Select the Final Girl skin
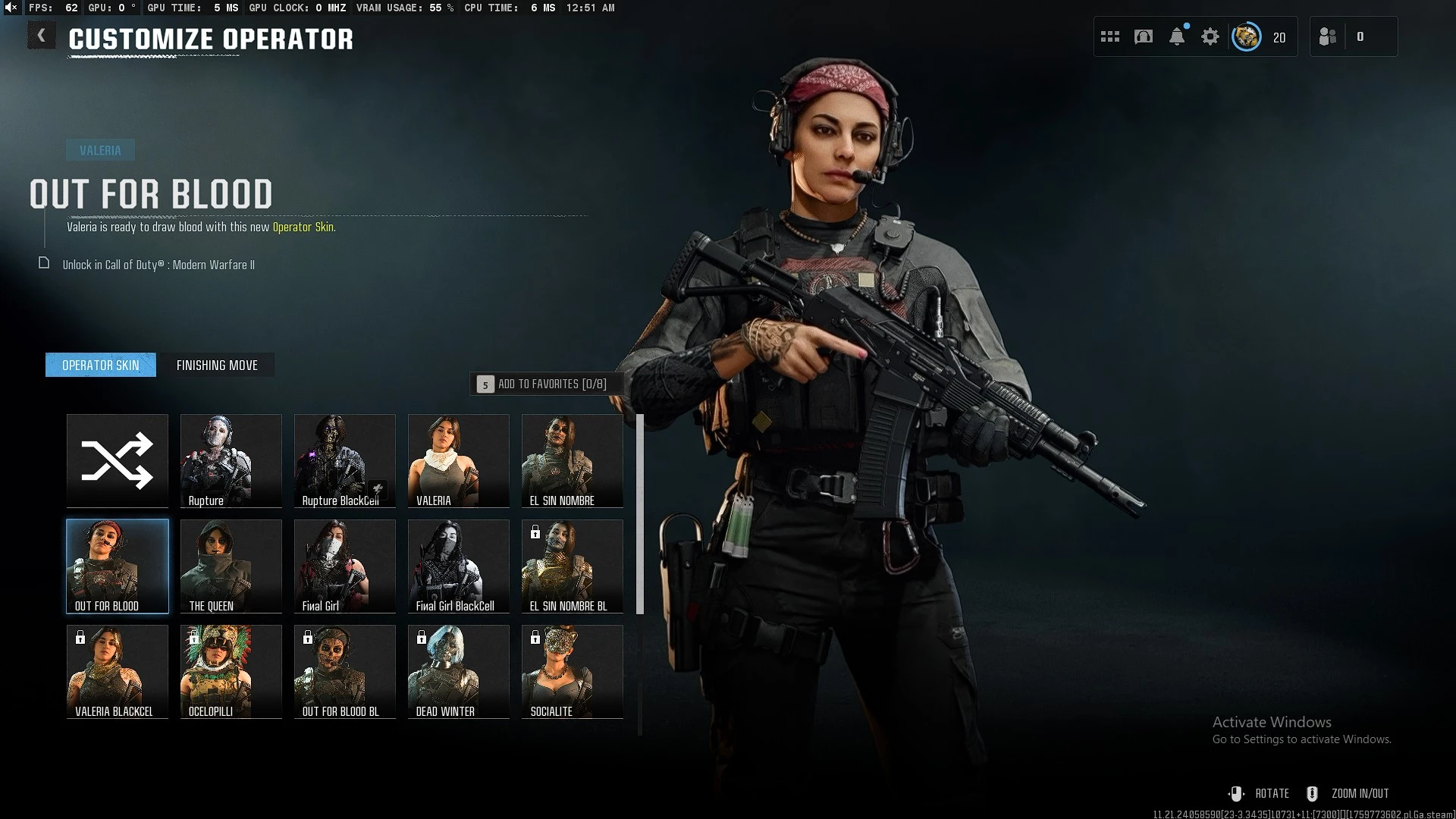Viewport: 1456px width, 819px height. [x=345, y=566]
